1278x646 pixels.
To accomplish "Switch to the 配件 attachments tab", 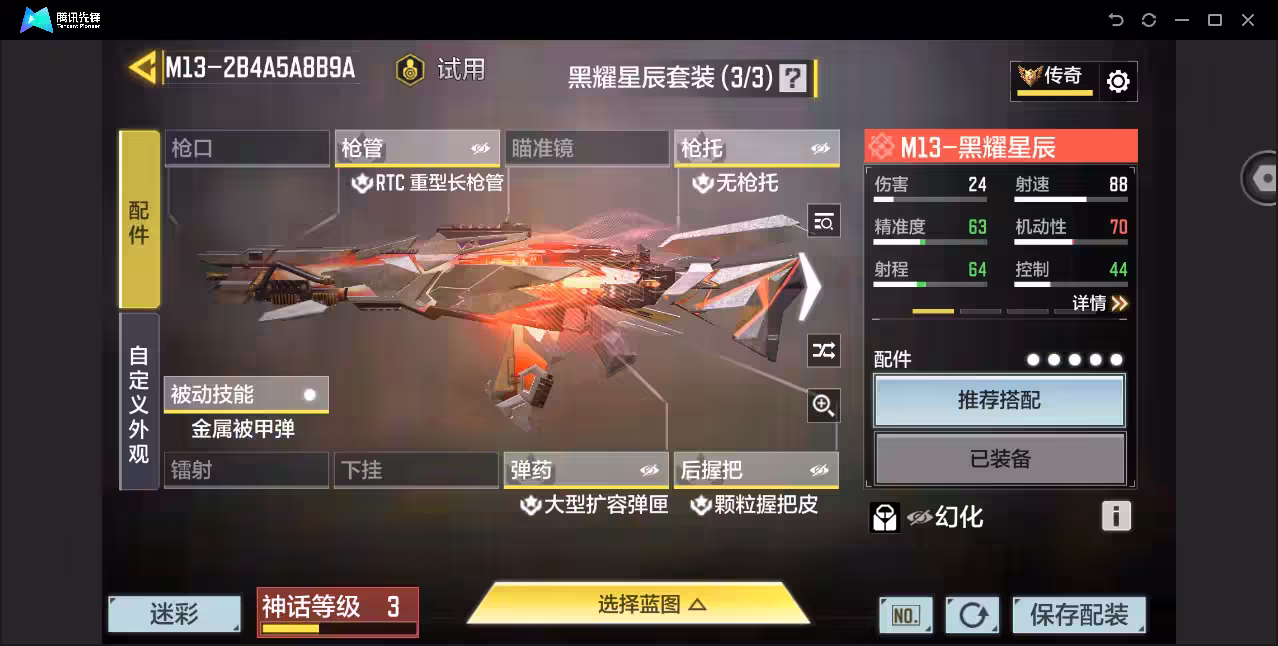I will click(139, 219).
